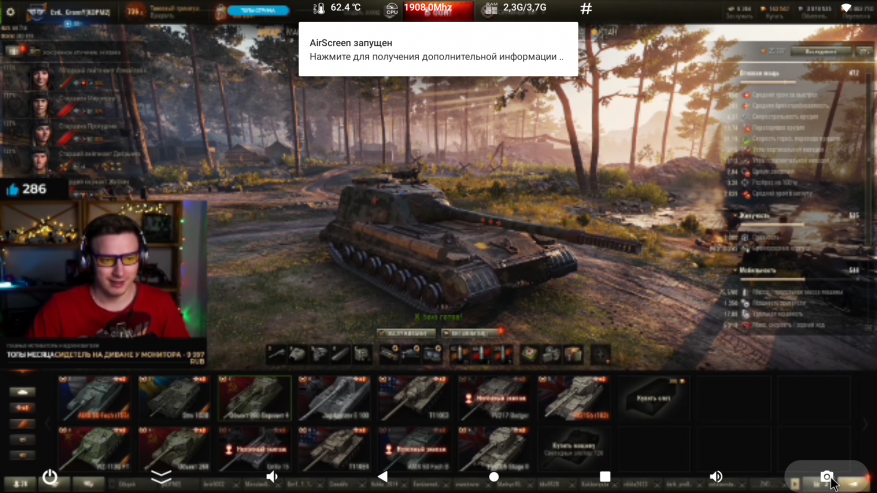The image size is (877, 493).
Task: Open the tank gun module slot
Action: pos(277,353)
